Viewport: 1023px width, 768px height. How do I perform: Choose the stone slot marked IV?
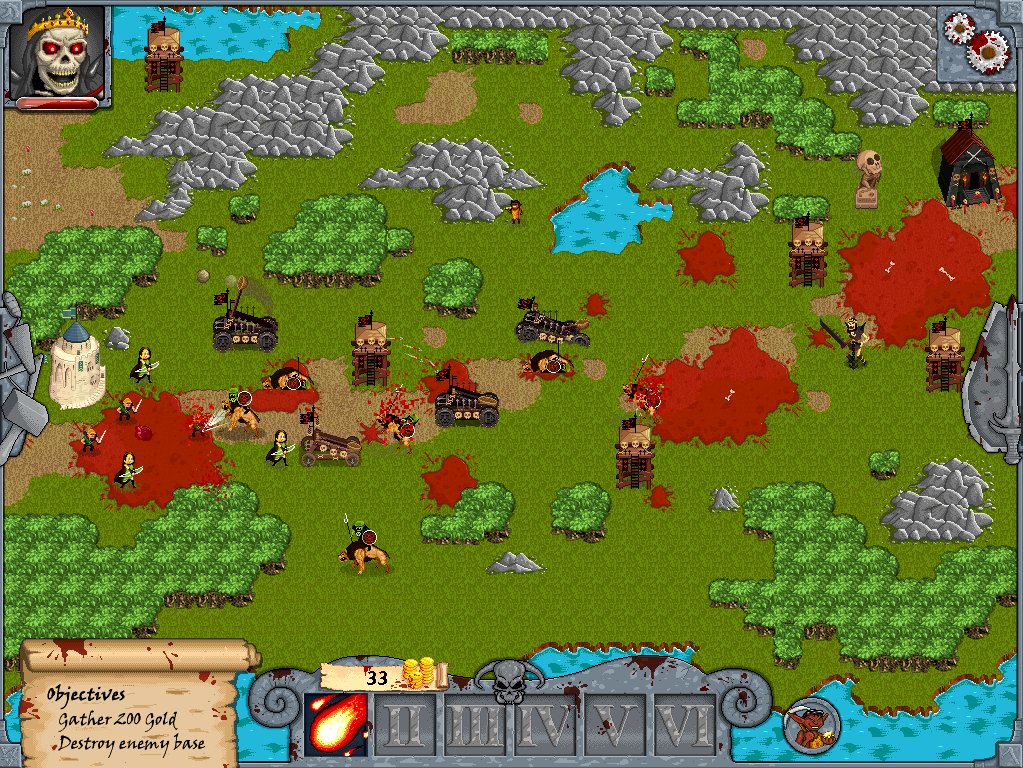pyautogui.click(x=544, y=725)
